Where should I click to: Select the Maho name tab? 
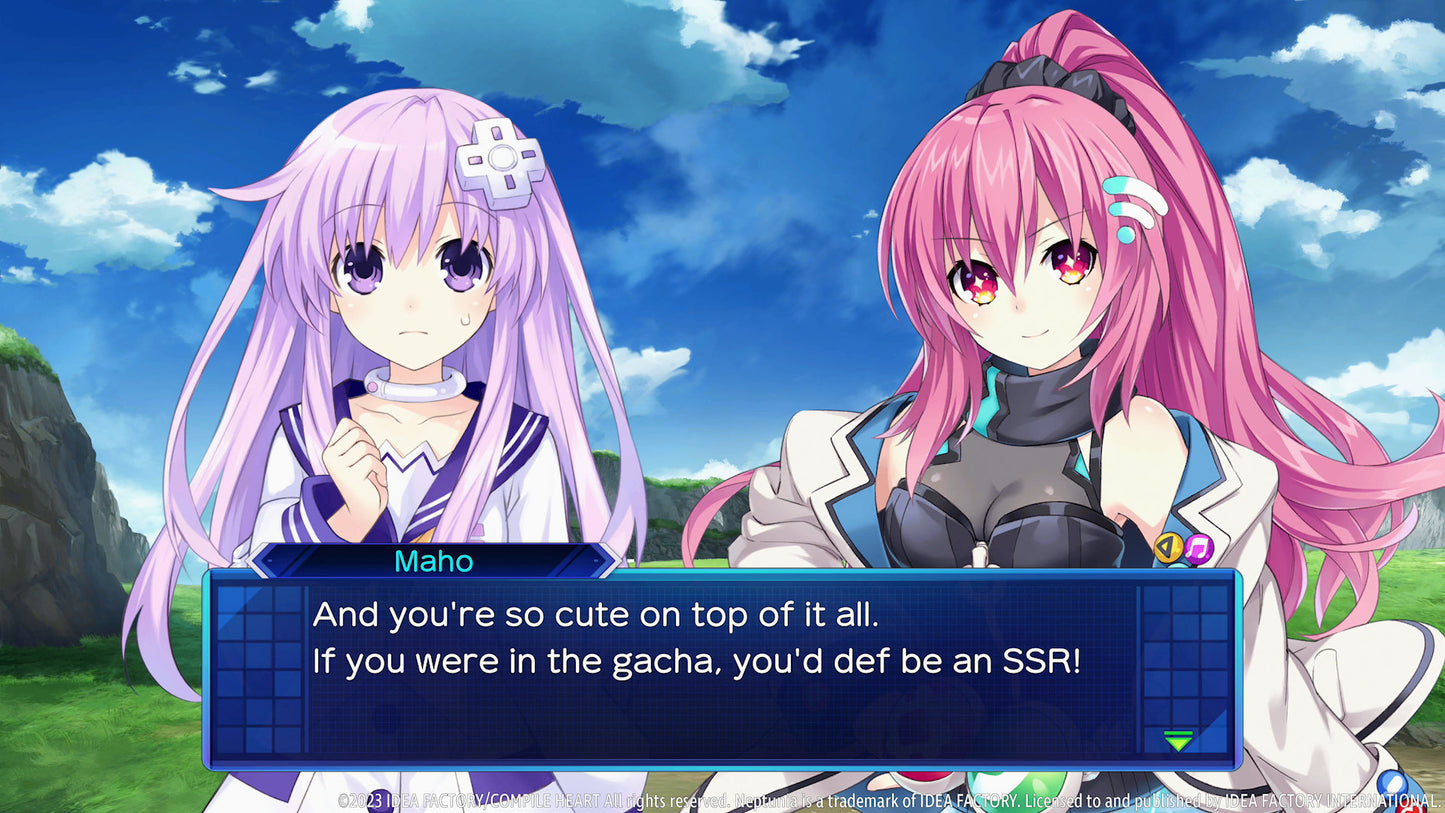tap(434, 562)
